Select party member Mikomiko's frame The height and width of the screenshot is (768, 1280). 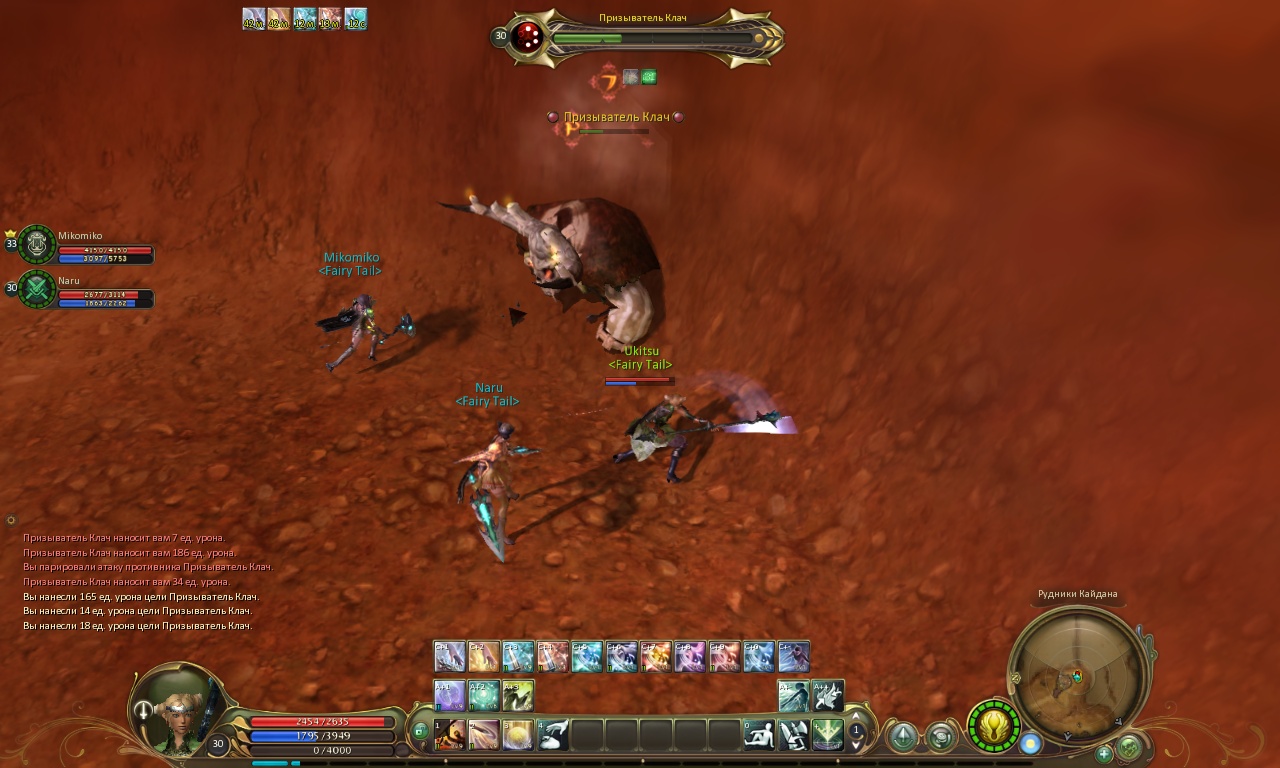tap(38, 245)
